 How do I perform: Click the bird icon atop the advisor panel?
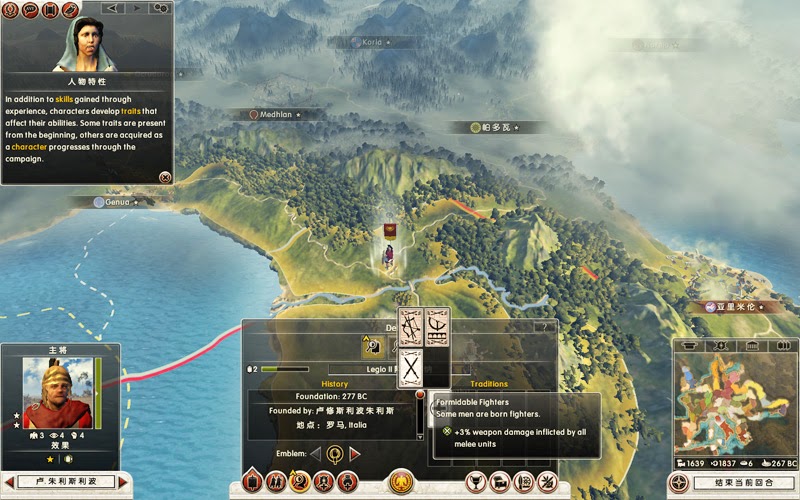(x=70, y=10)
